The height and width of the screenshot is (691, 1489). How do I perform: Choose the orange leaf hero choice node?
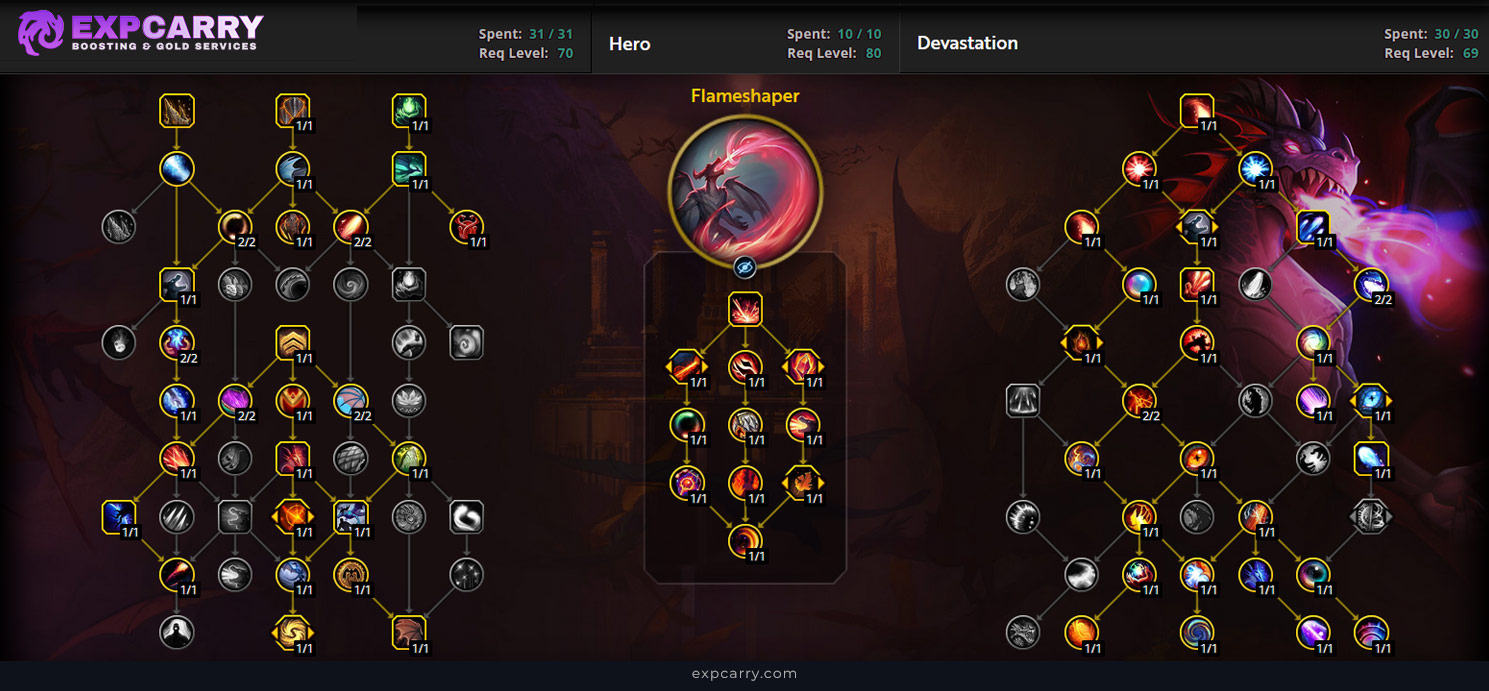tap(803, 483)
